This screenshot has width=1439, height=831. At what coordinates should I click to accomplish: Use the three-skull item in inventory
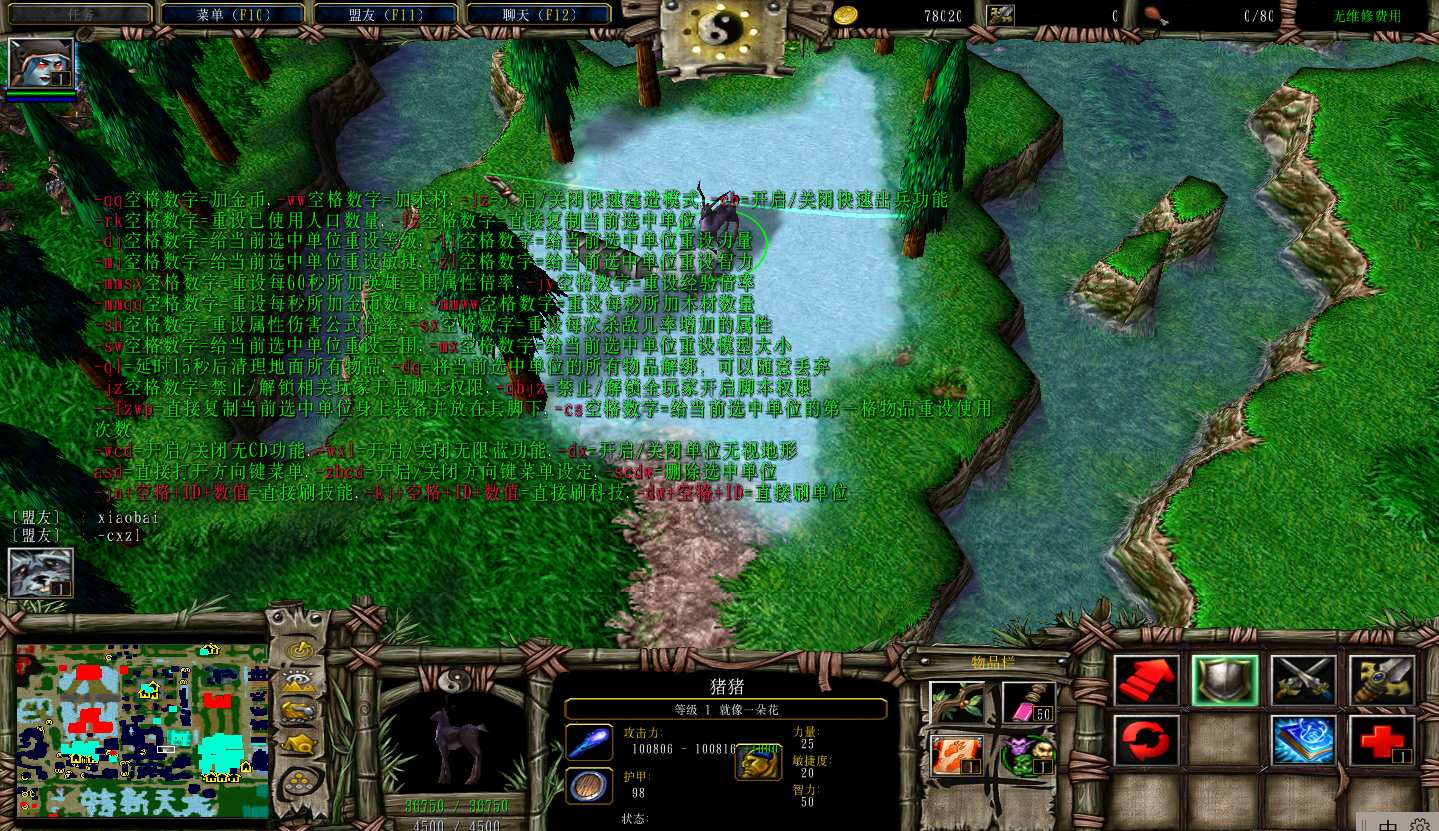(x=1029, y=755)
